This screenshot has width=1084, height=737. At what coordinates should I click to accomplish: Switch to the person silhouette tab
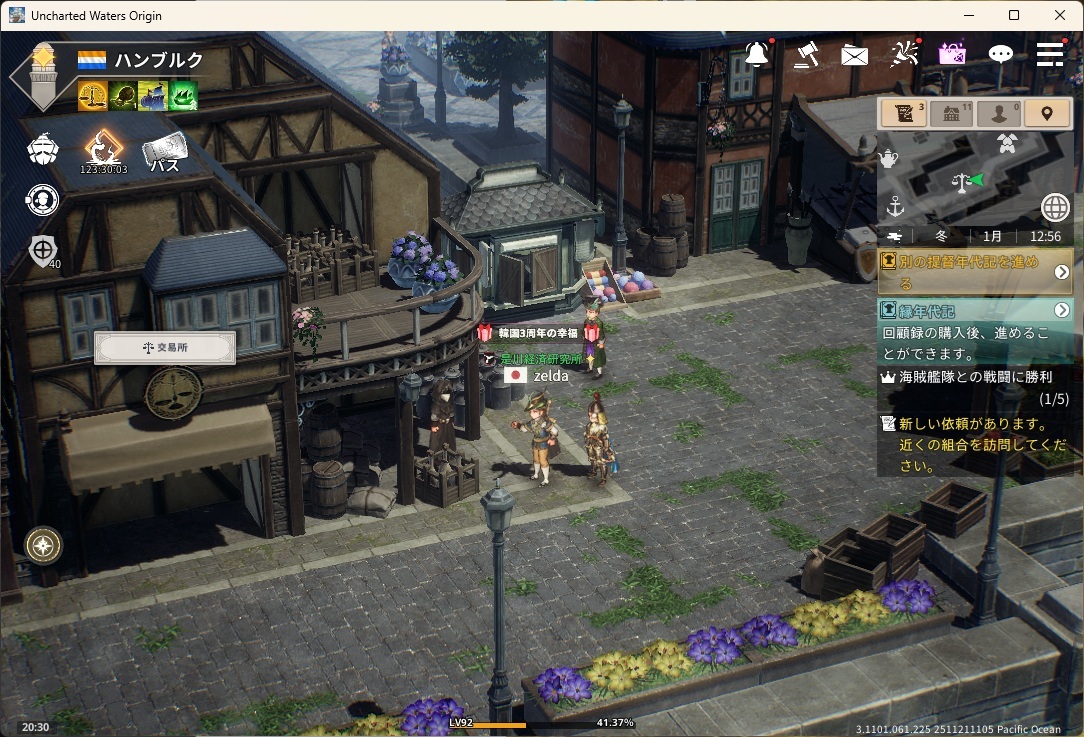click(999, 113)
